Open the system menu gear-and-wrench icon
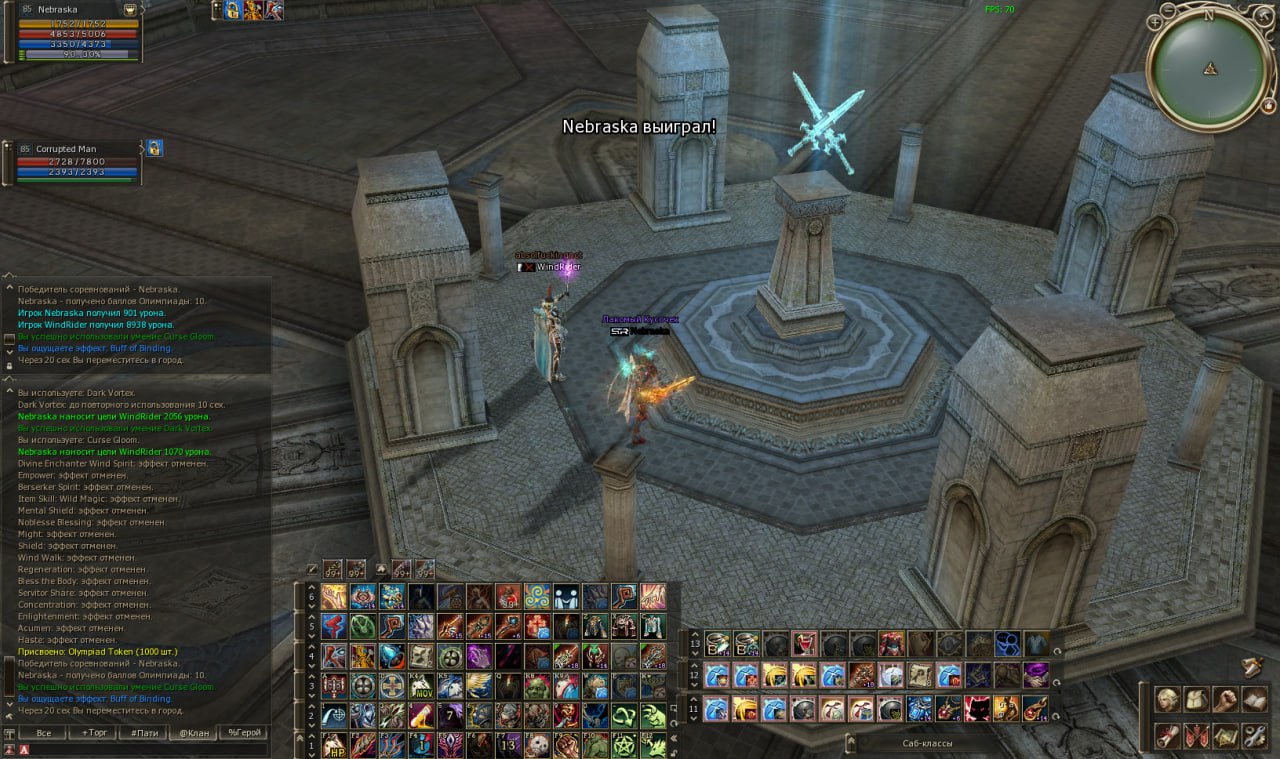1280x759 pixels. coord(1254,737)
